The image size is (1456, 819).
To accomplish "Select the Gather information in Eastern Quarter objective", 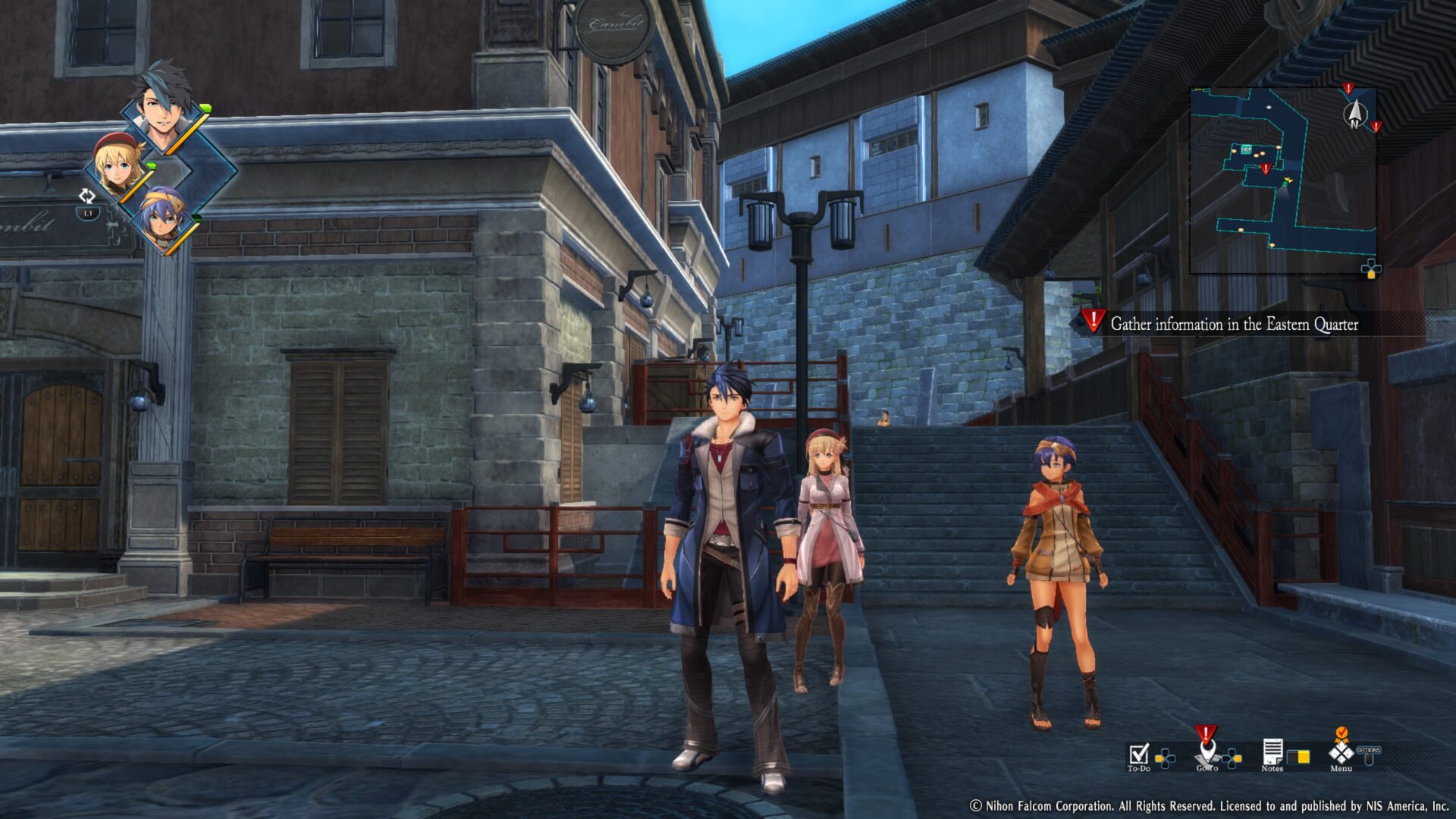I will [x=1236, y=323].
